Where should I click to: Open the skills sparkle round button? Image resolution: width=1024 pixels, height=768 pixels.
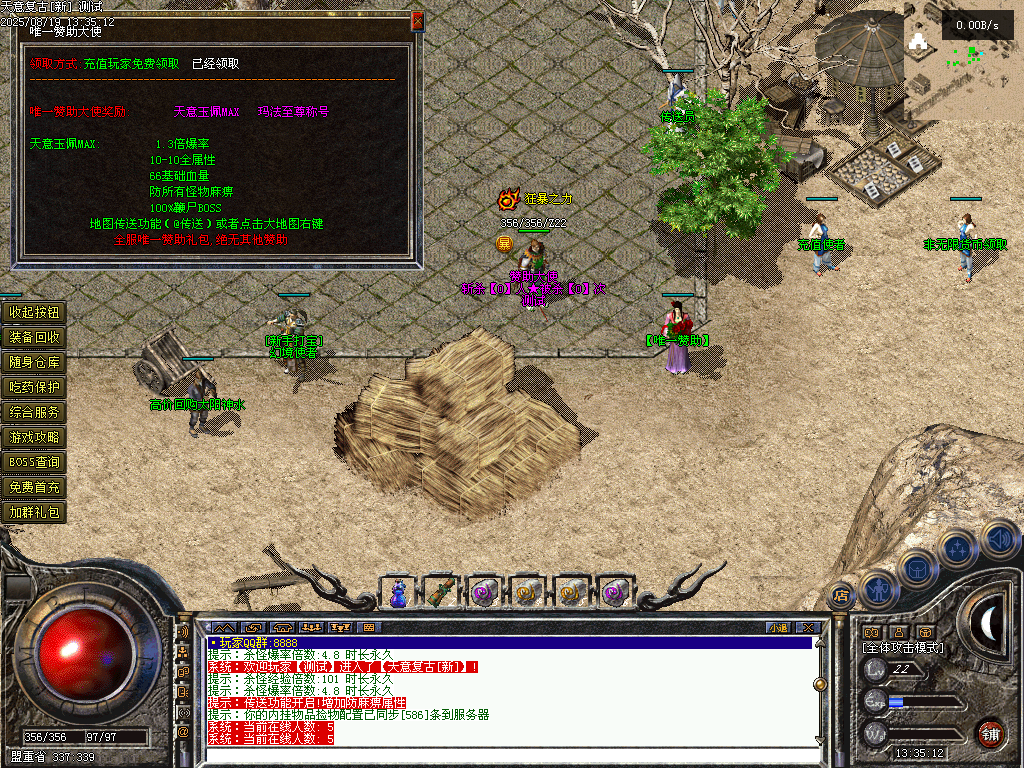pos(958,548)
